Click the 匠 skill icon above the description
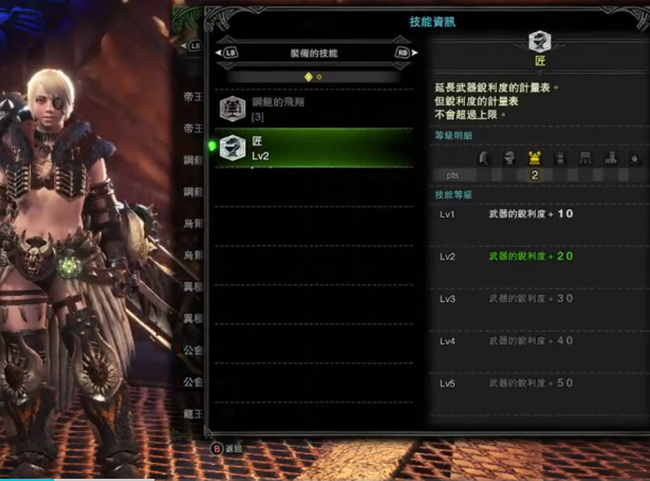Screen dimensions: 650x481 [x=539, y=42]
